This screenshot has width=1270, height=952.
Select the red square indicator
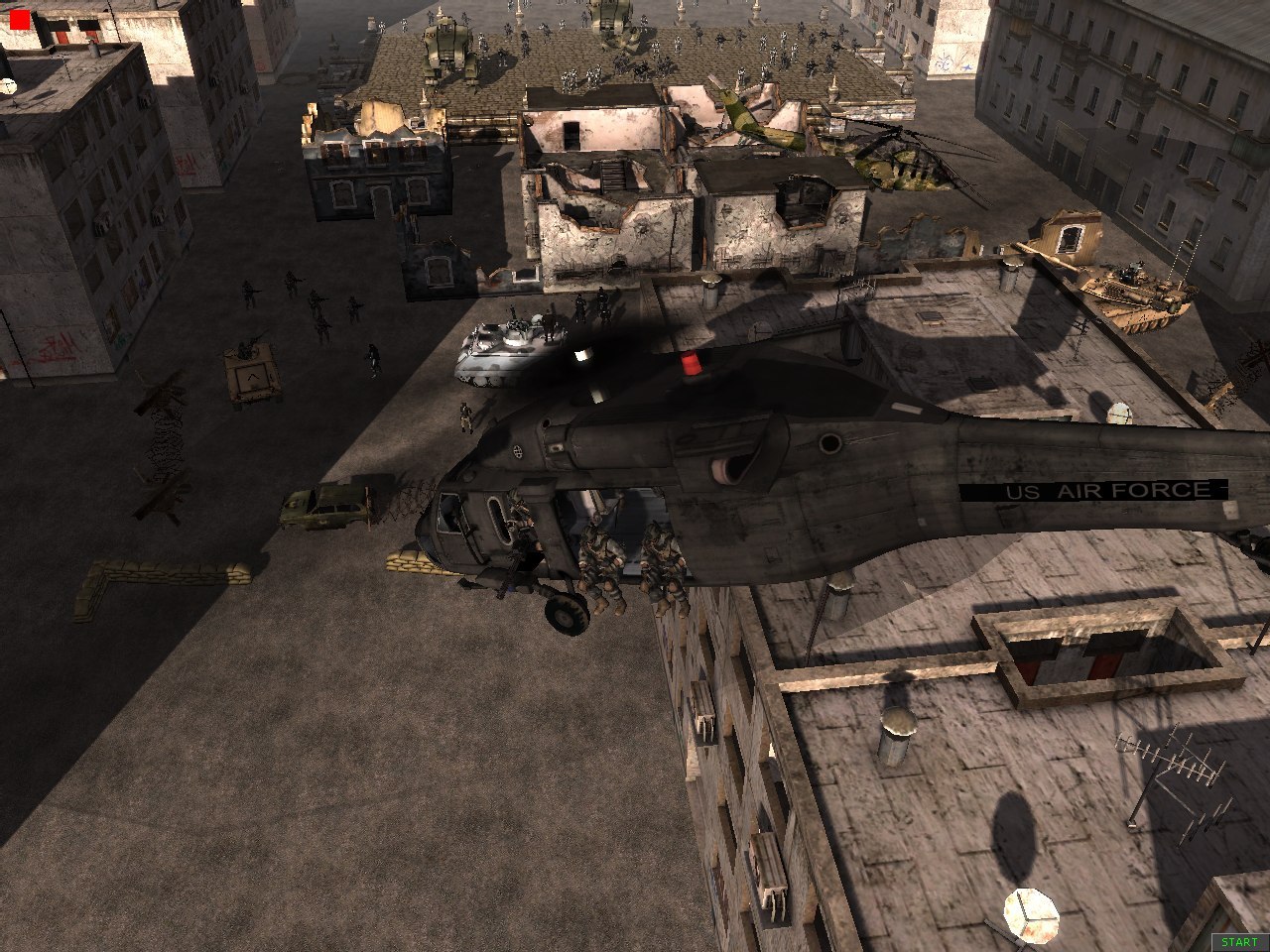[20, 19]
